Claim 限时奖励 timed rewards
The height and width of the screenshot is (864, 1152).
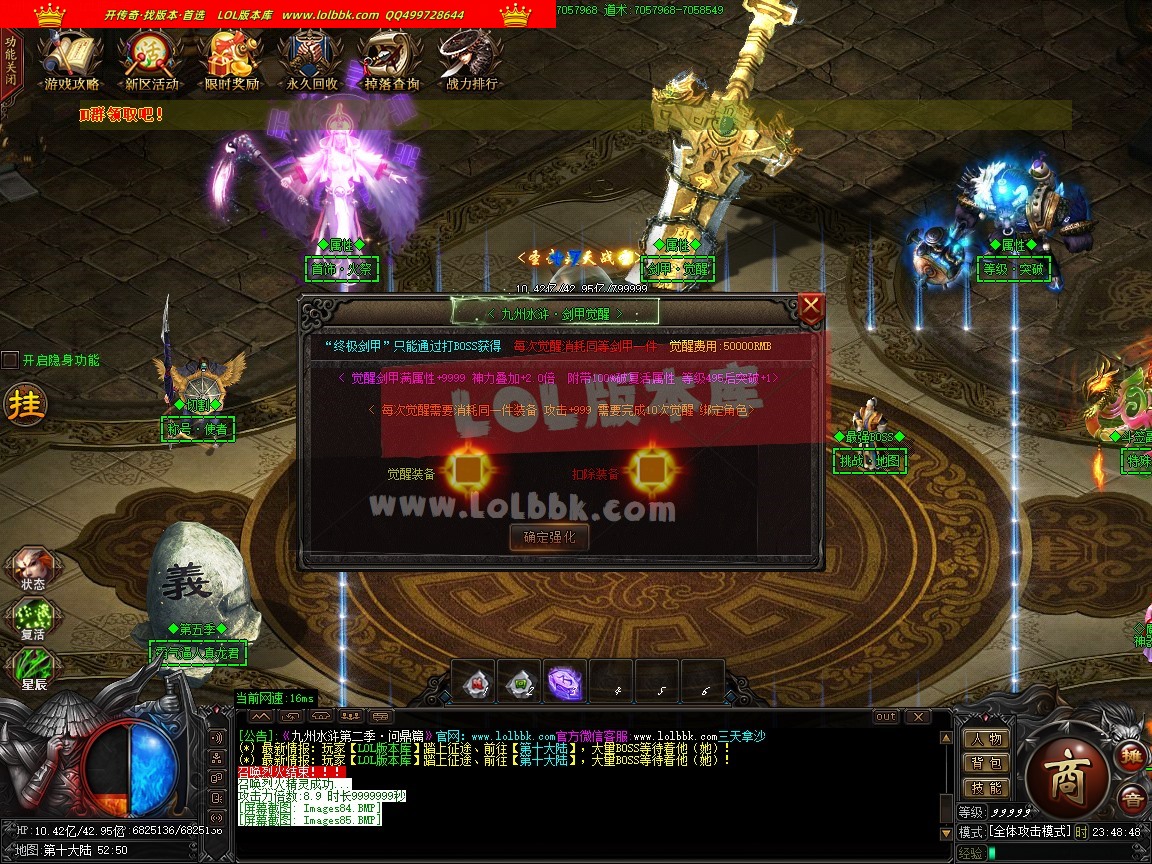point(231,60)
